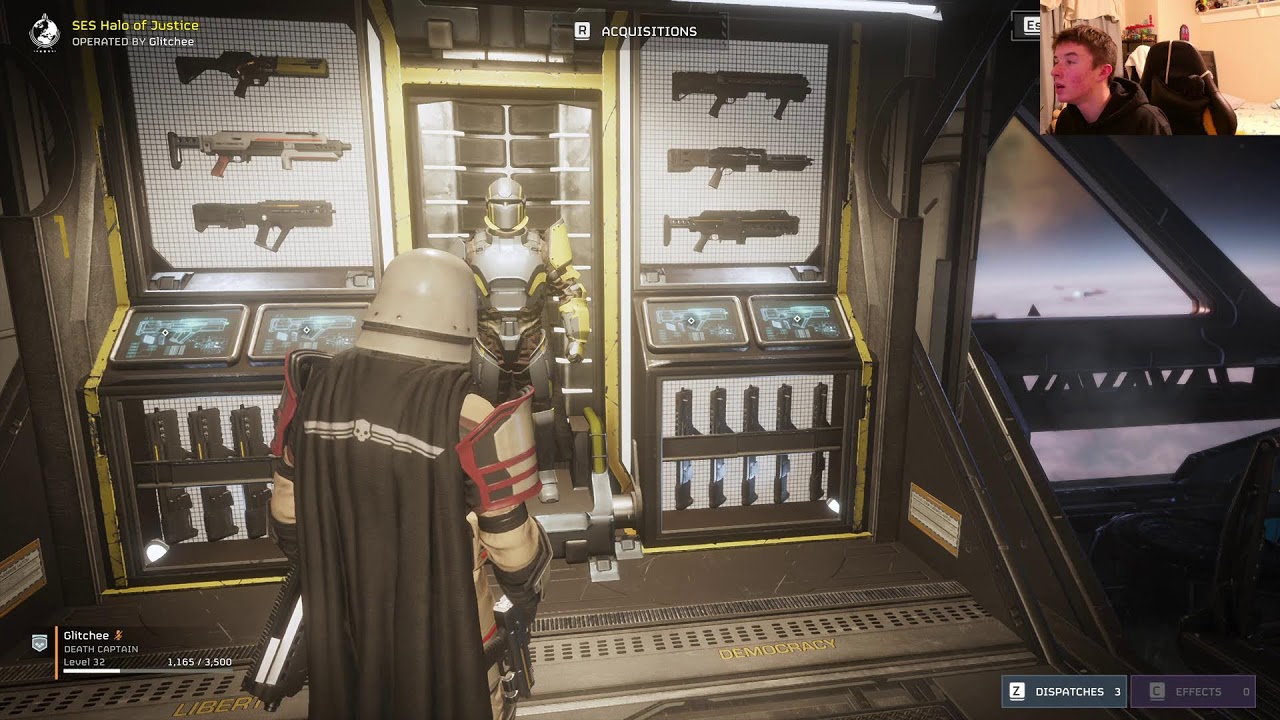Click the streamer webcam overlay
This screenshot has height=720, width=1280.
(1159, 68)
